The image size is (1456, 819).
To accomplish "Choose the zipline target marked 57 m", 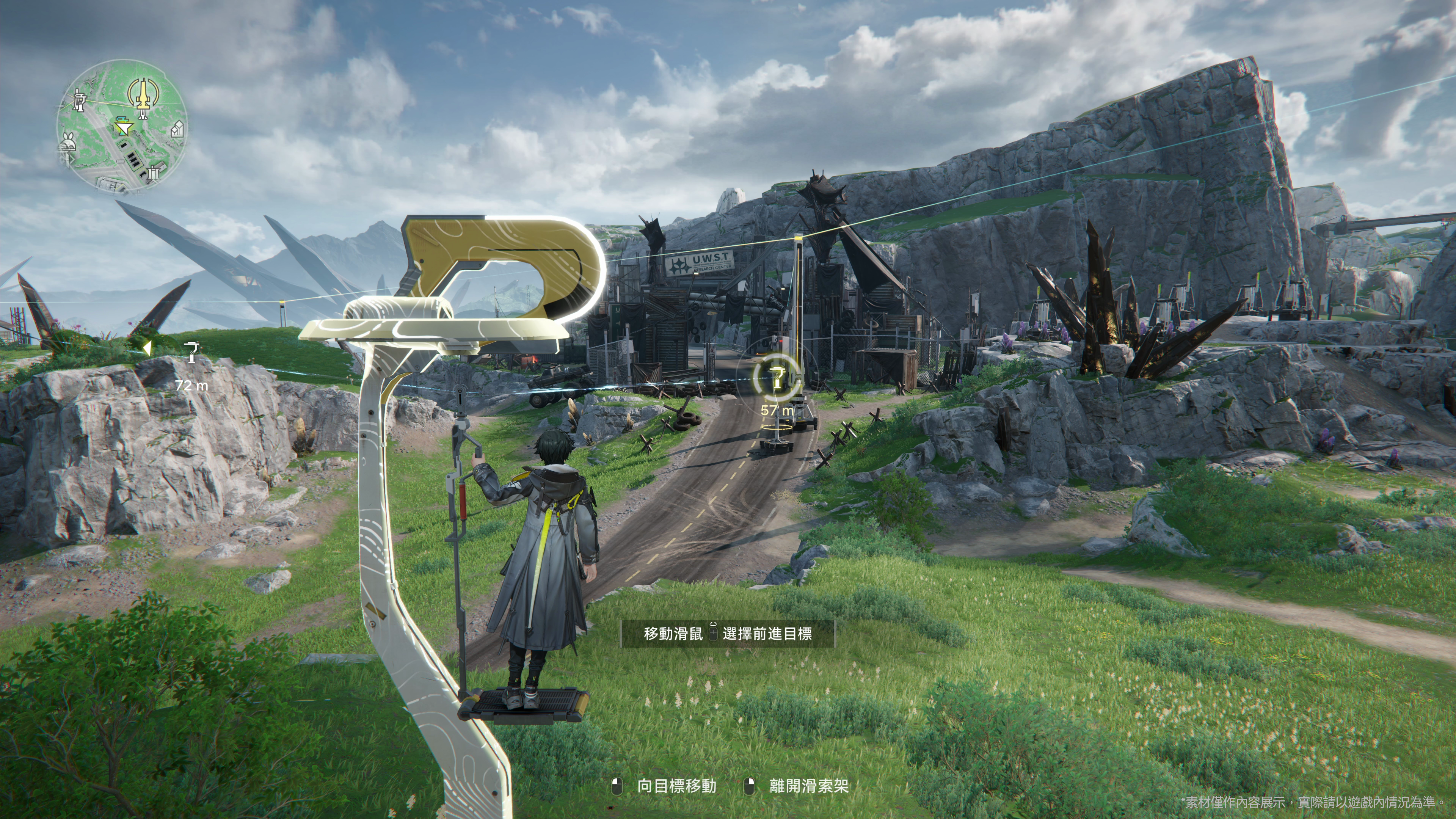I will pos(778,378).
